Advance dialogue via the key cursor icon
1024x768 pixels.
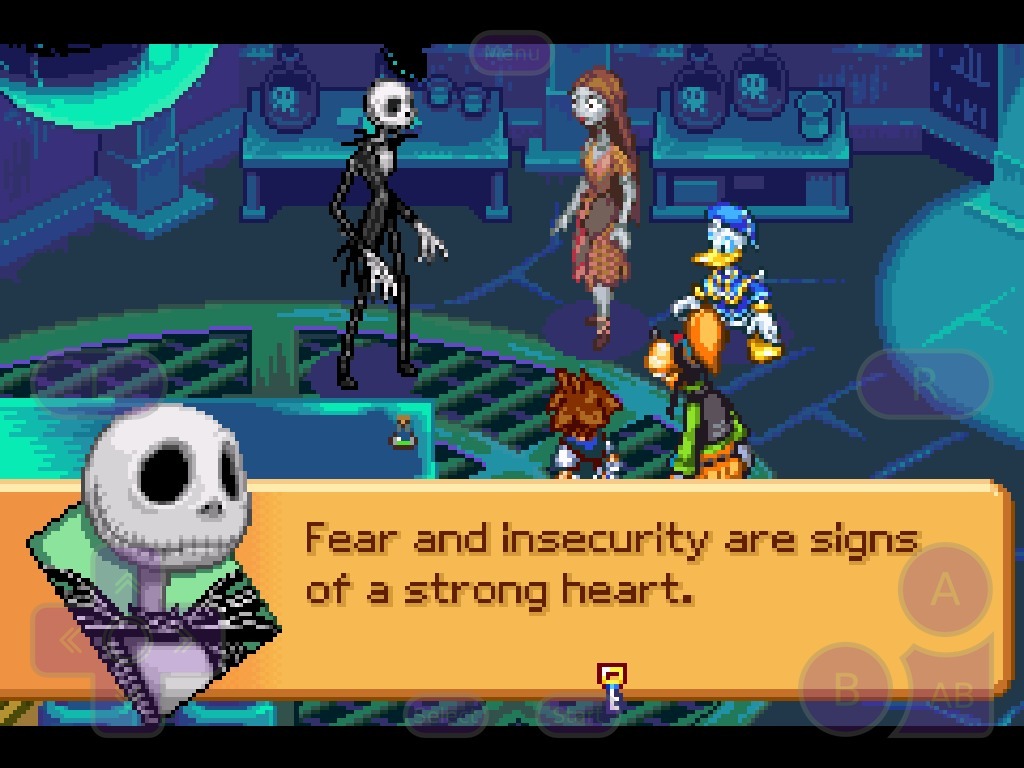(x=612, y=687)
